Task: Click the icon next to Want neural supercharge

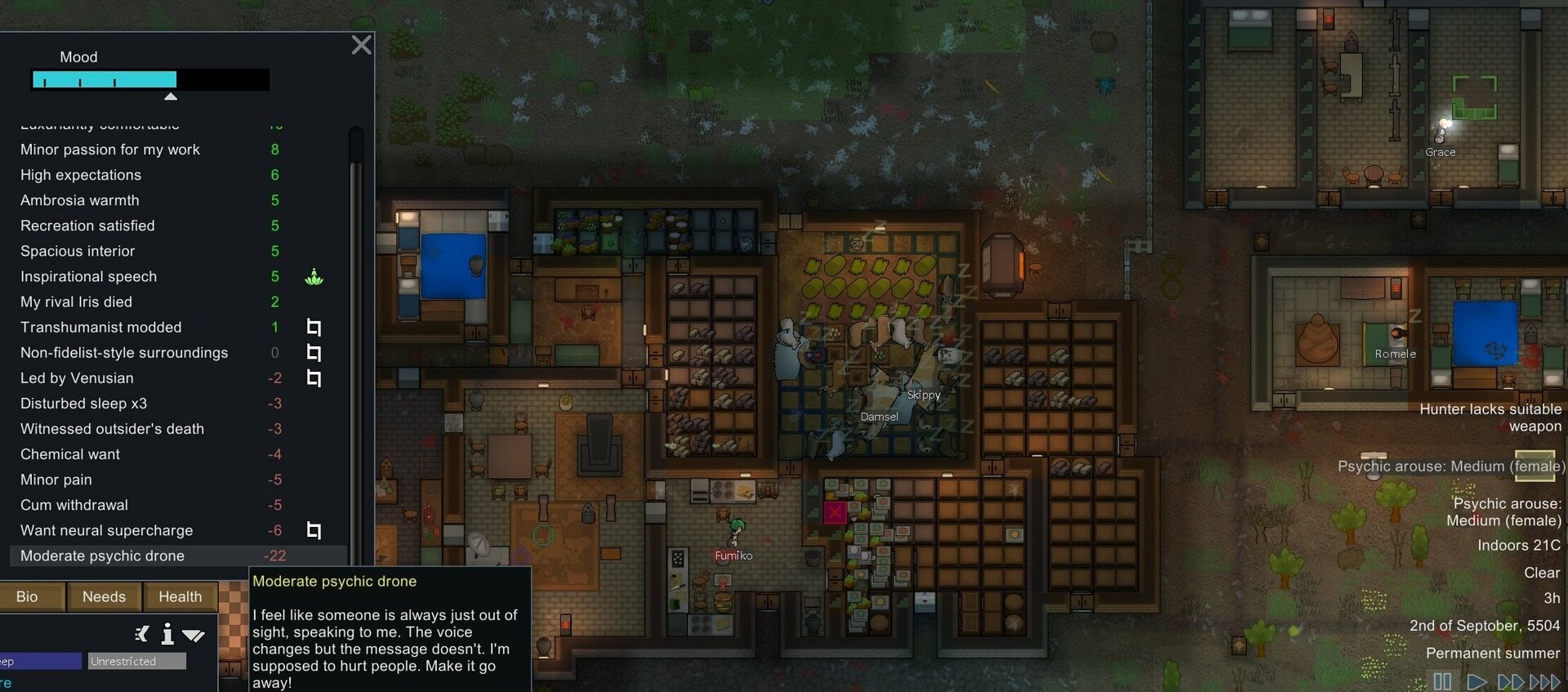Action: click(314, 530)
